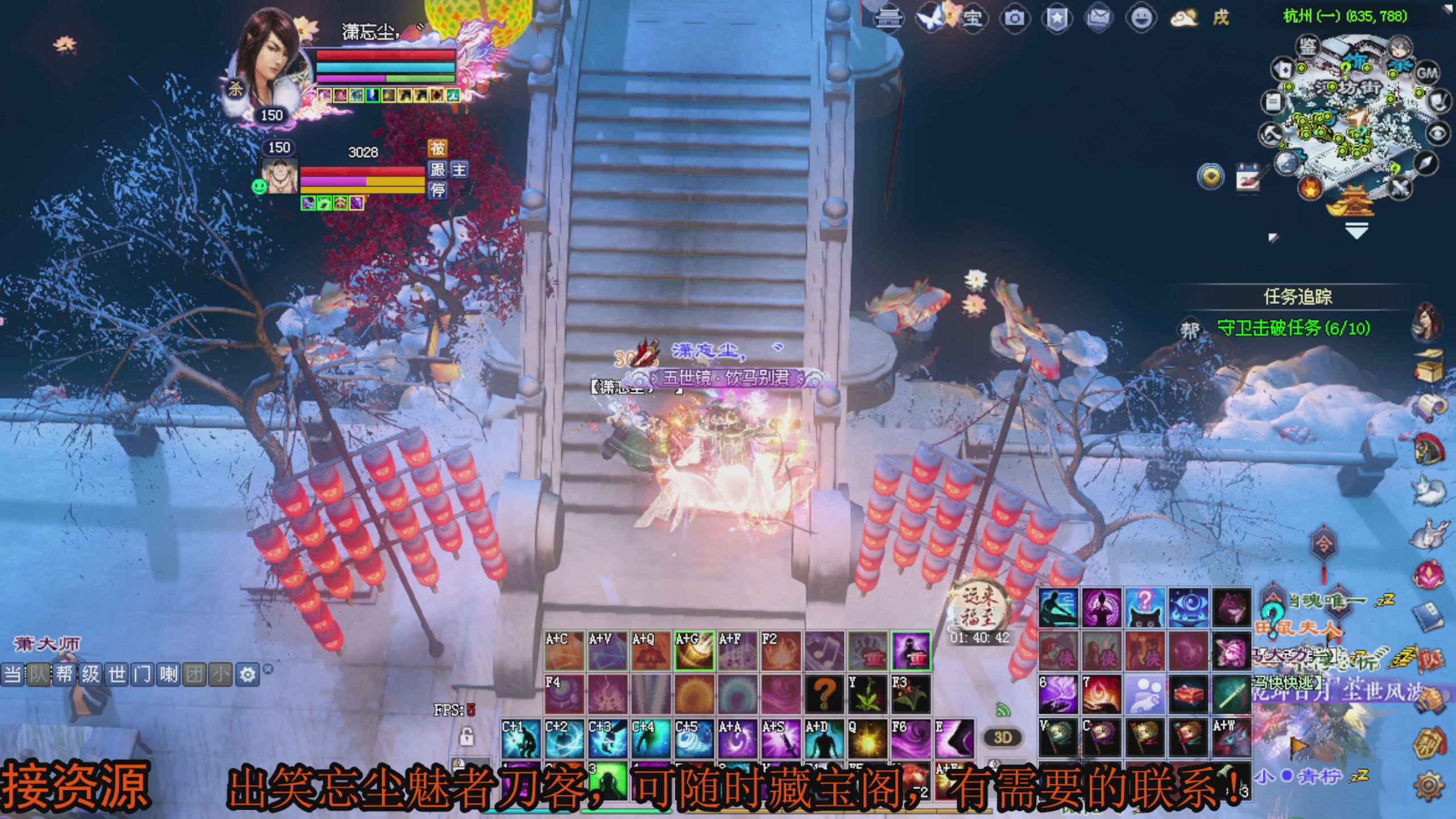
Task: Close the chat channel bar
Action: 268,669
